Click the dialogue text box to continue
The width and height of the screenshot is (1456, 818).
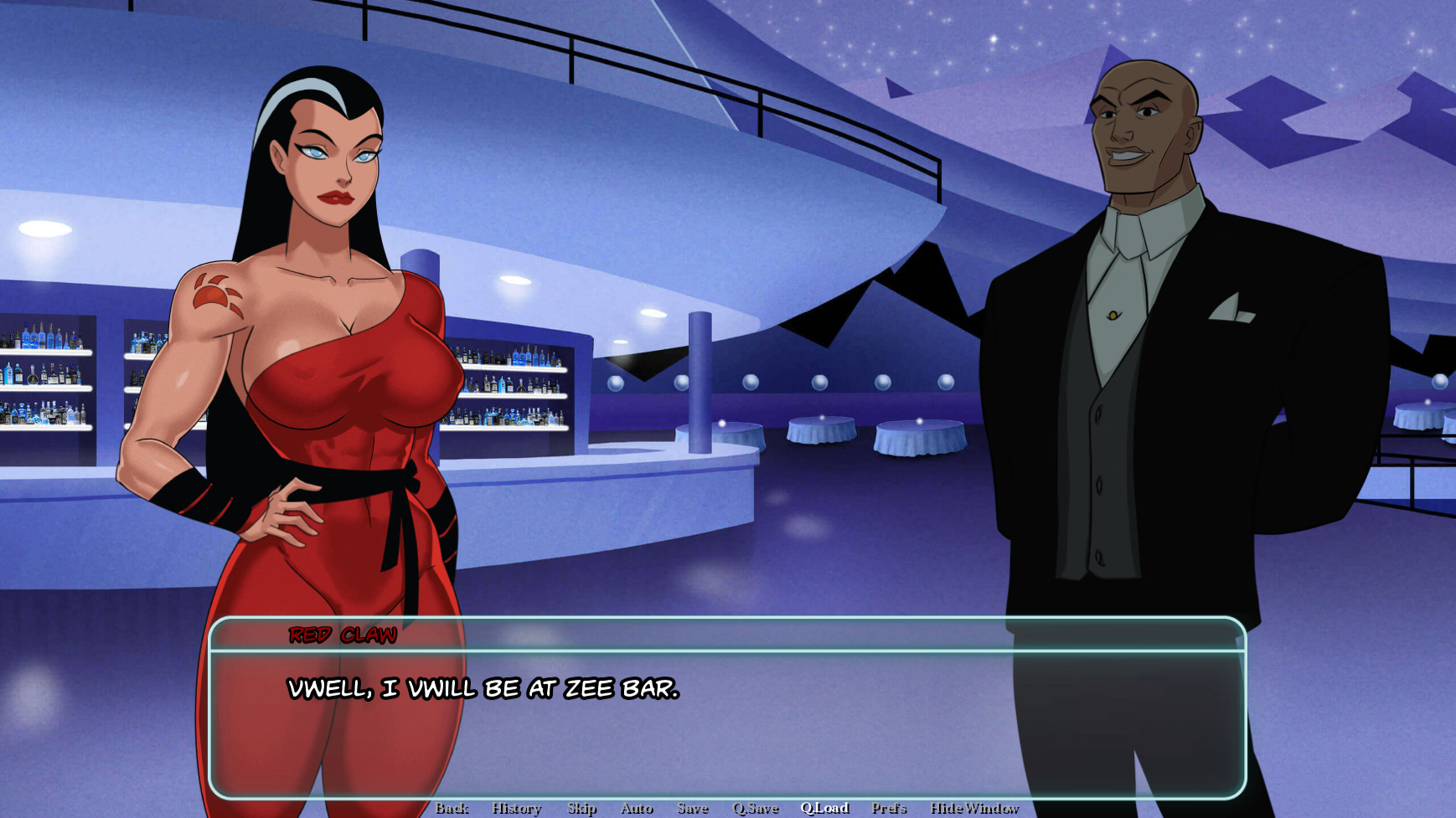pyautogui.click(x=727, y=720)
